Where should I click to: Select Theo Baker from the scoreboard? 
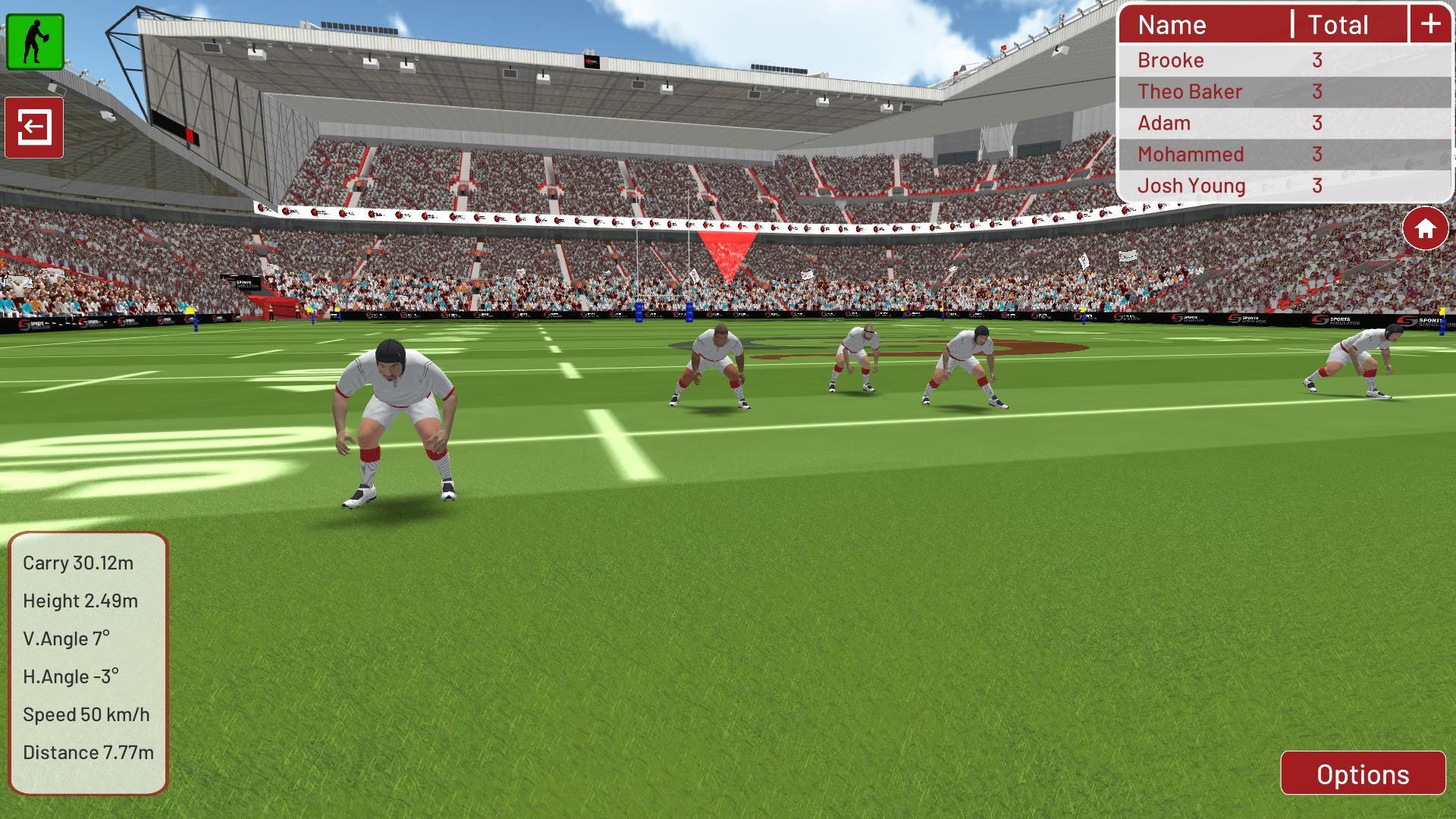point(1189,92)
